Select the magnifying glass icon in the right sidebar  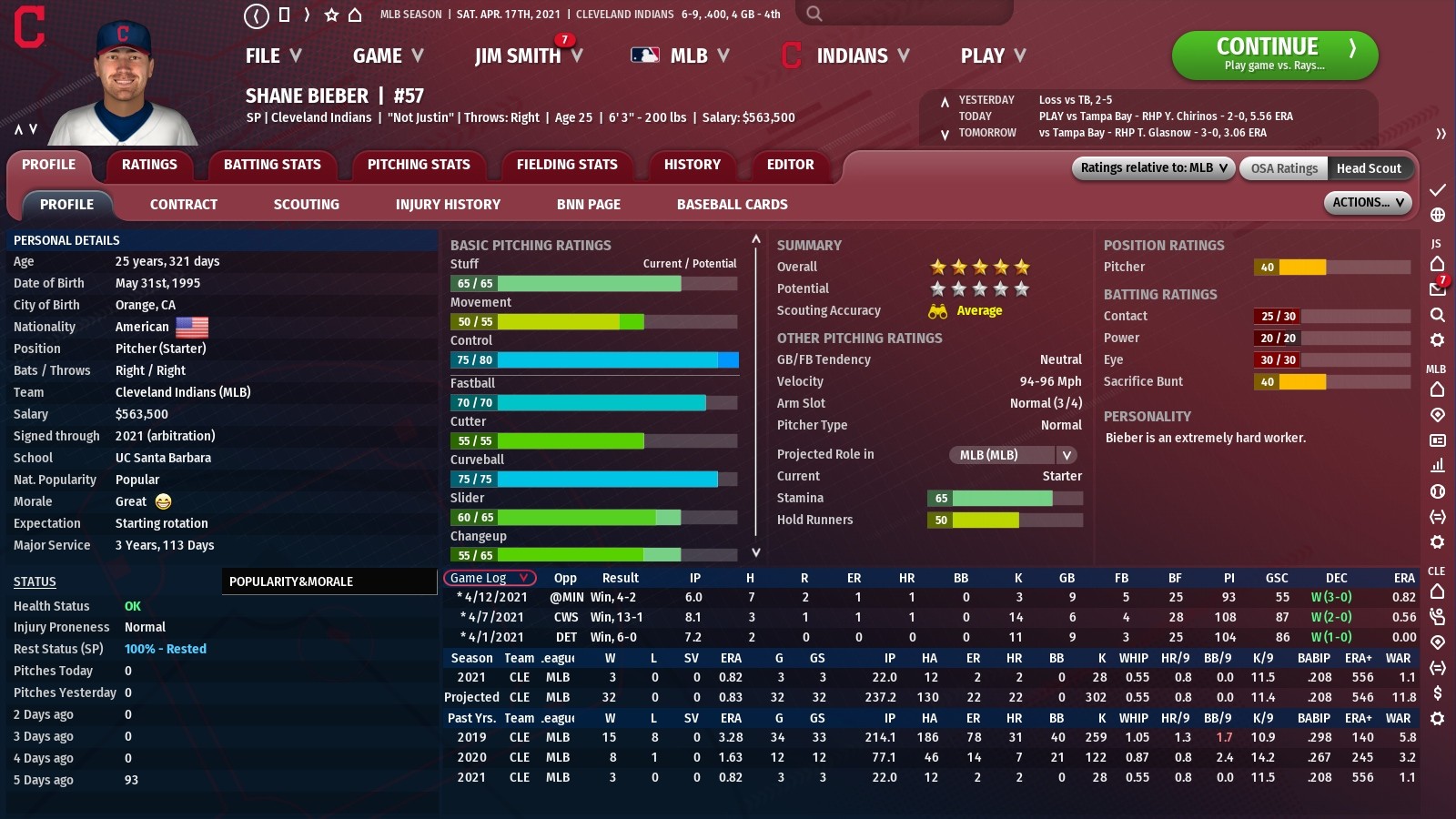[x=1438, y=315]
